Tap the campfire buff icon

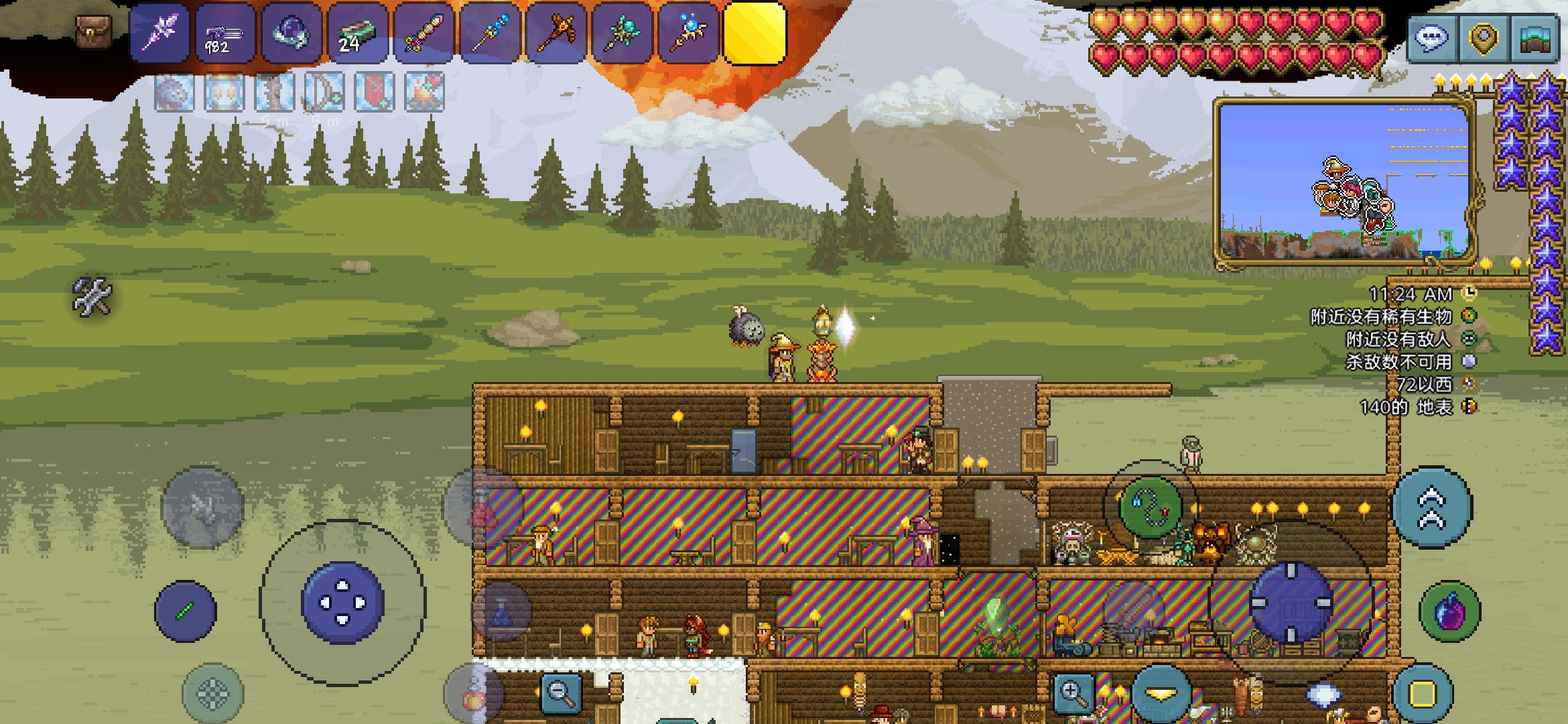[x=424, y=92]
